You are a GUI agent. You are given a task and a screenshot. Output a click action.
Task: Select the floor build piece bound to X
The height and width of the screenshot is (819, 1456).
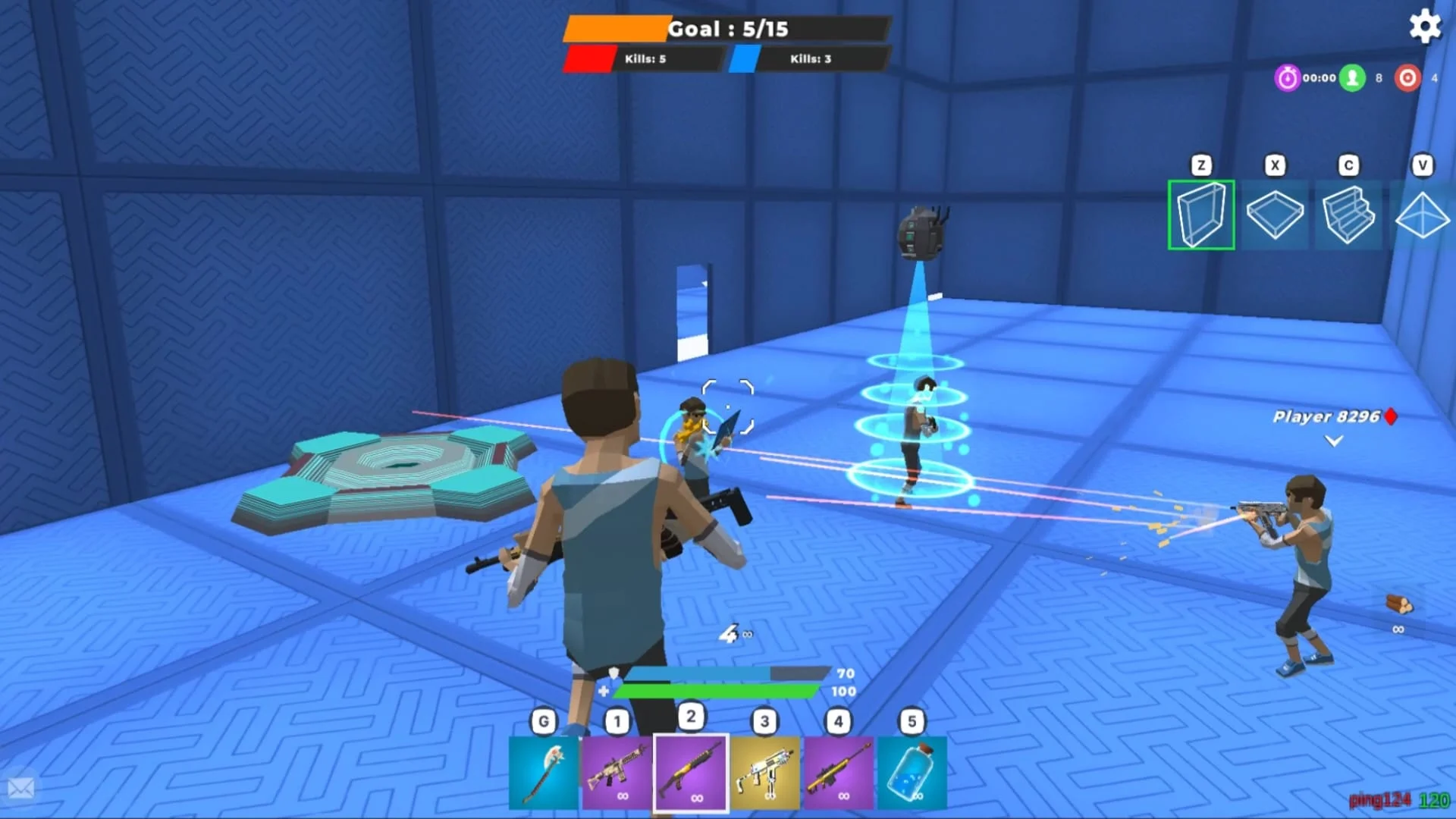point(1275,215)
